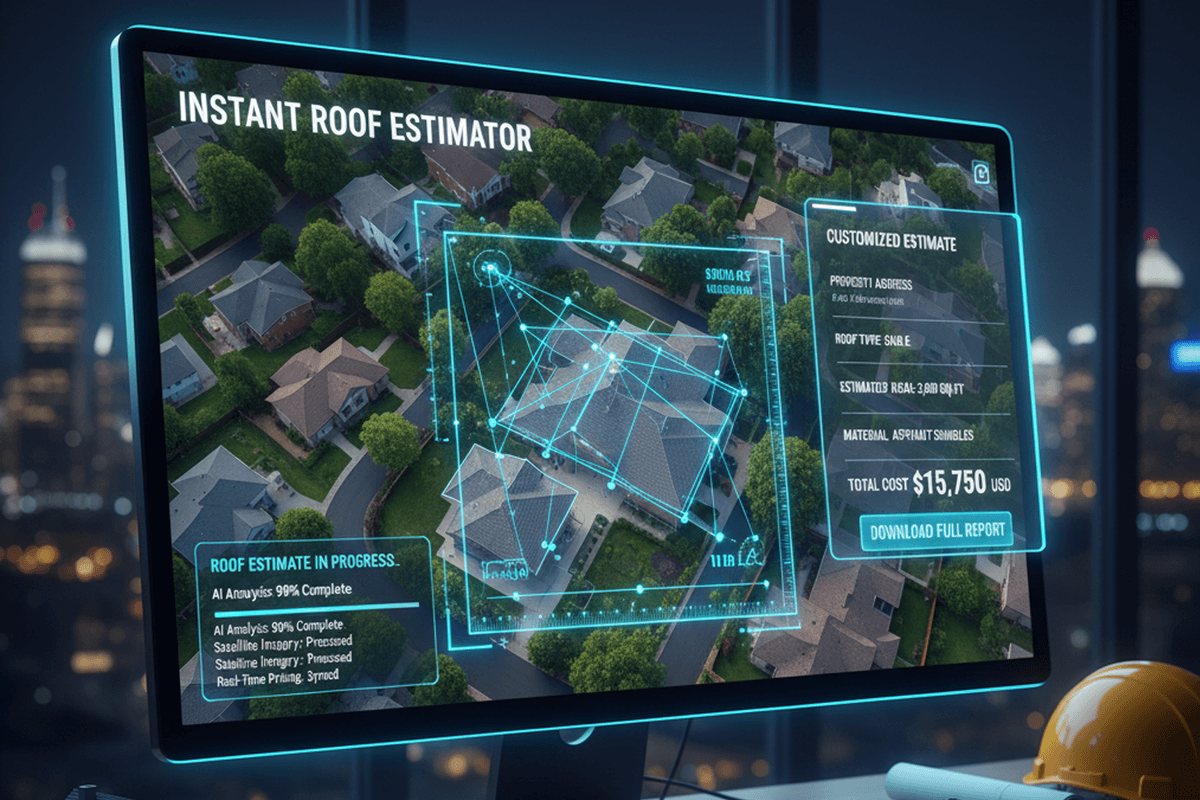1200x800 pixels.
Task: Click the square icon above the estimate panel
Action: tap(982, 172)
